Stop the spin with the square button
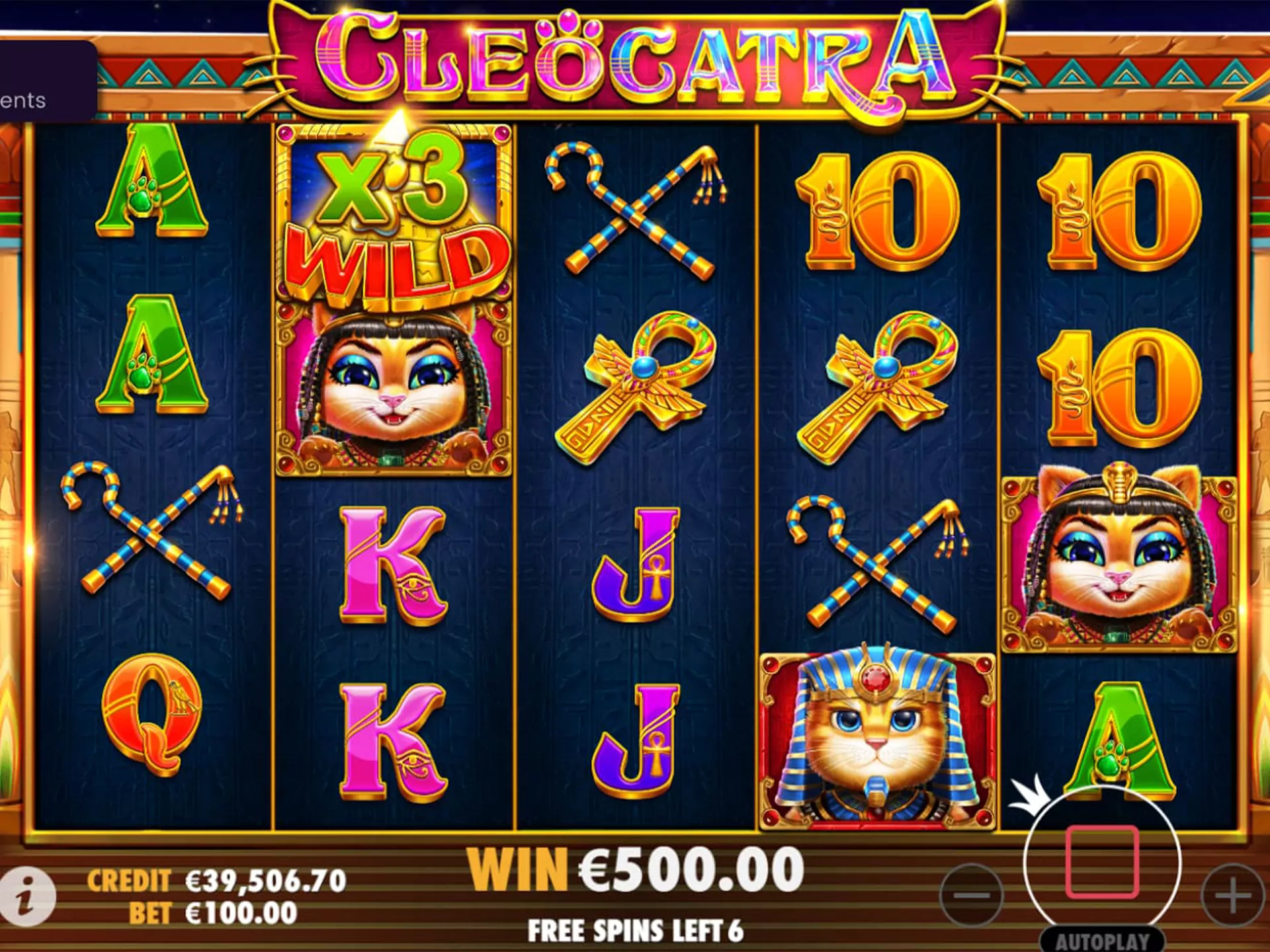This screenshot has width=1270, height=952. coord(1102,861)
